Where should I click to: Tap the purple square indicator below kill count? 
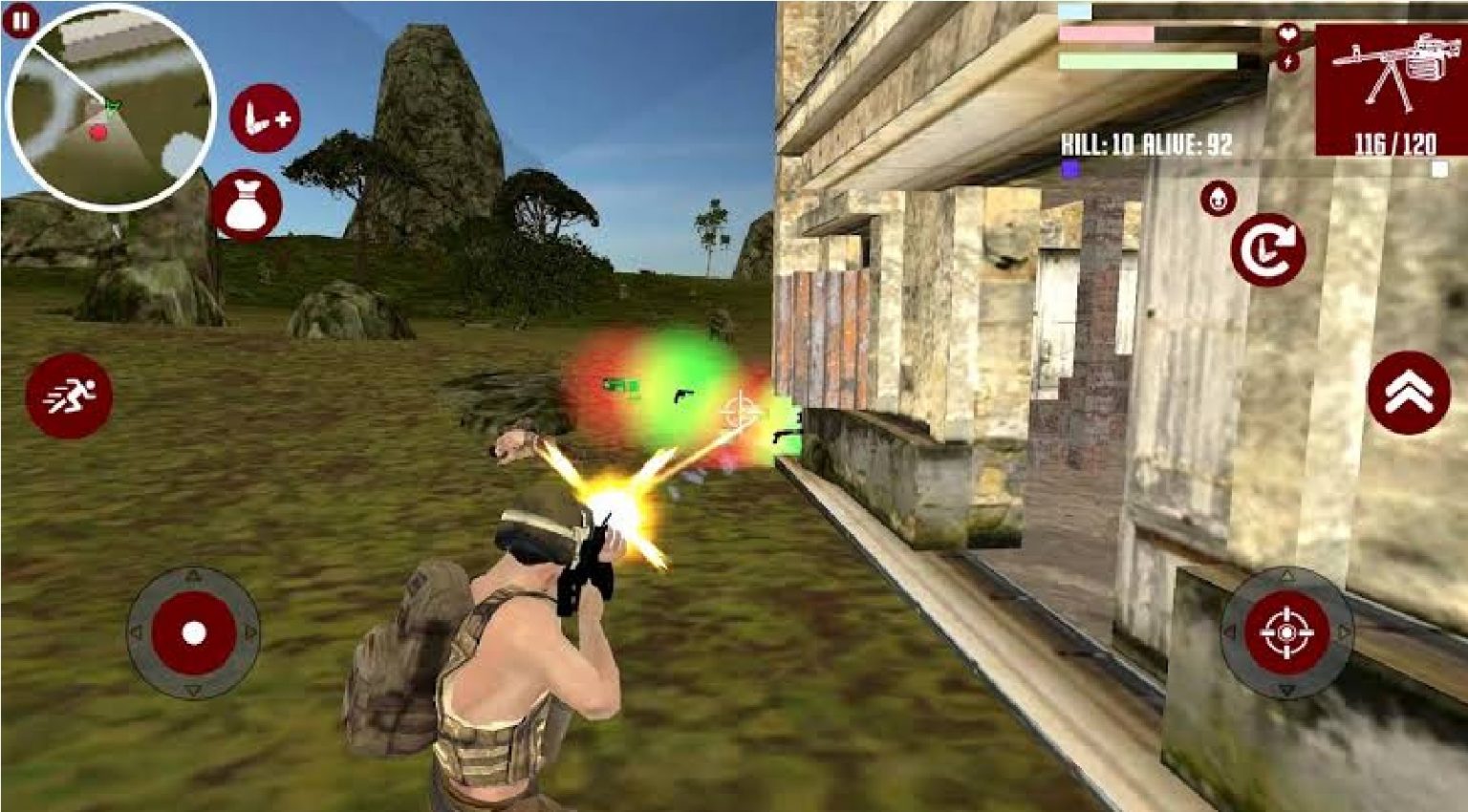(x=1069, y=168)
